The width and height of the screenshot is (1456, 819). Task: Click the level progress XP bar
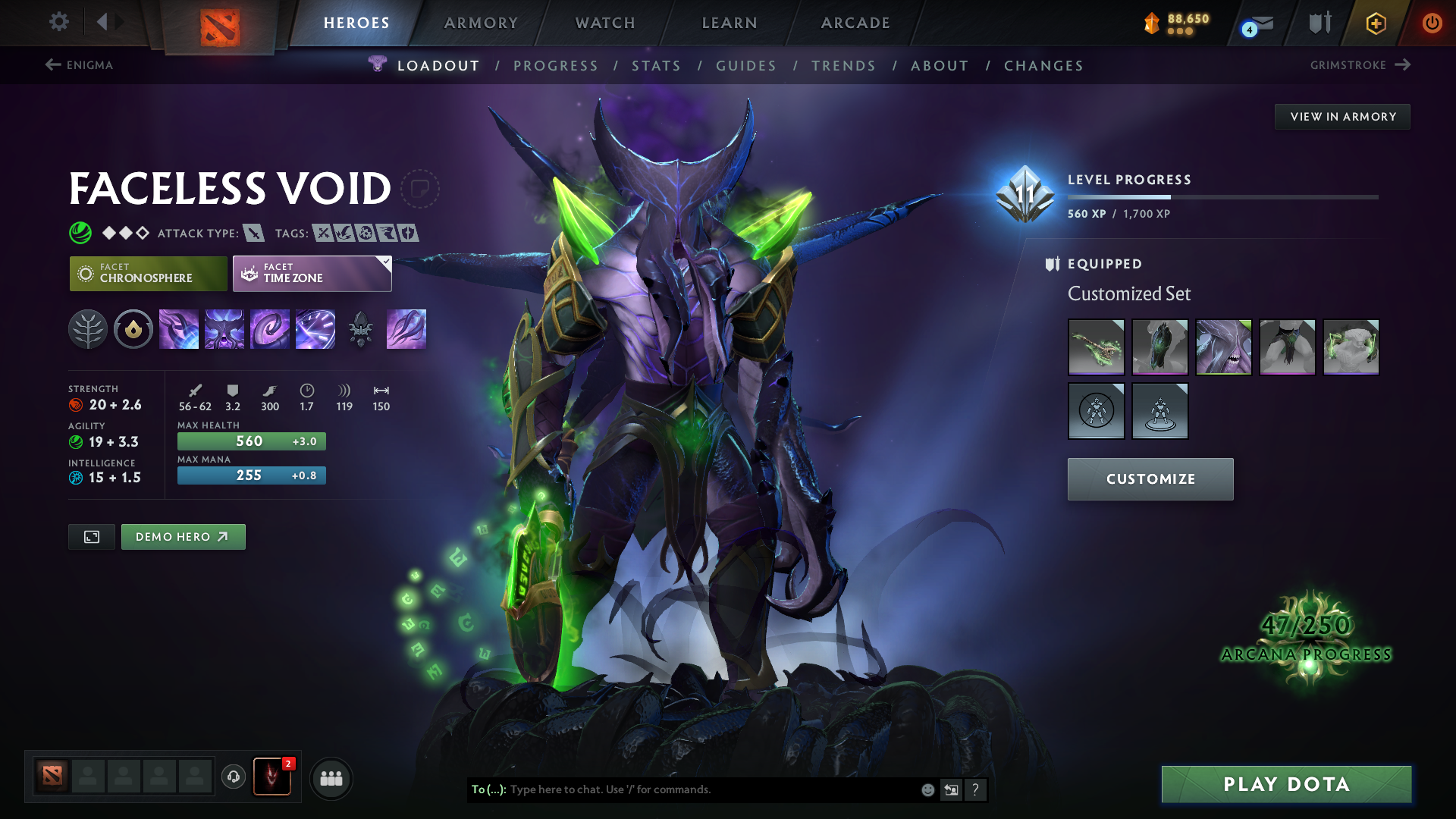coord(1222,196)
